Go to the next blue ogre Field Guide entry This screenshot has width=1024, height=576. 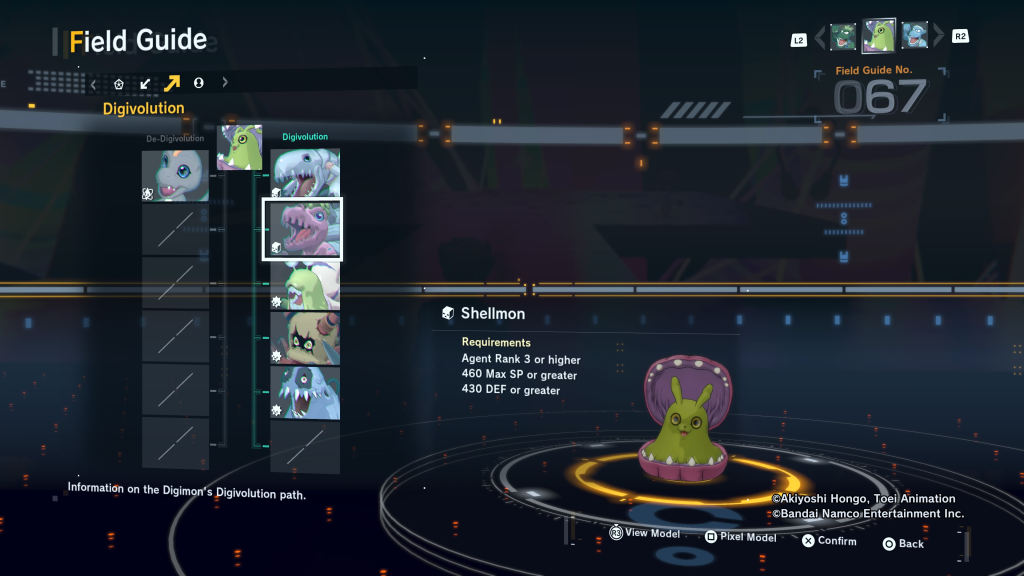click(x=915, y=37)
